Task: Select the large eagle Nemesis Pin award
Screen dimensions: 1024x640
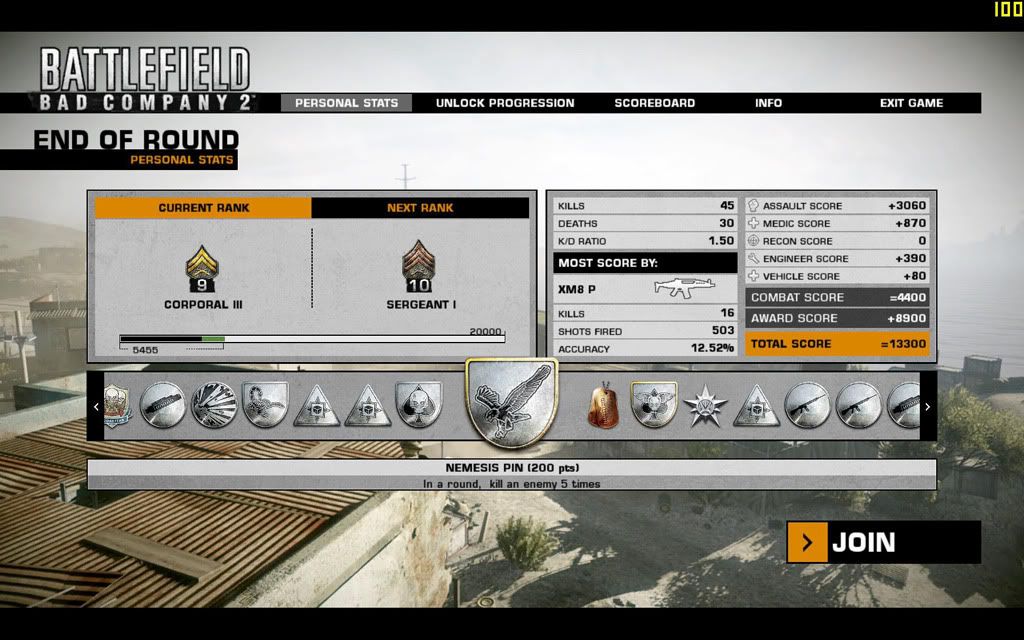Action: (512, 405)
